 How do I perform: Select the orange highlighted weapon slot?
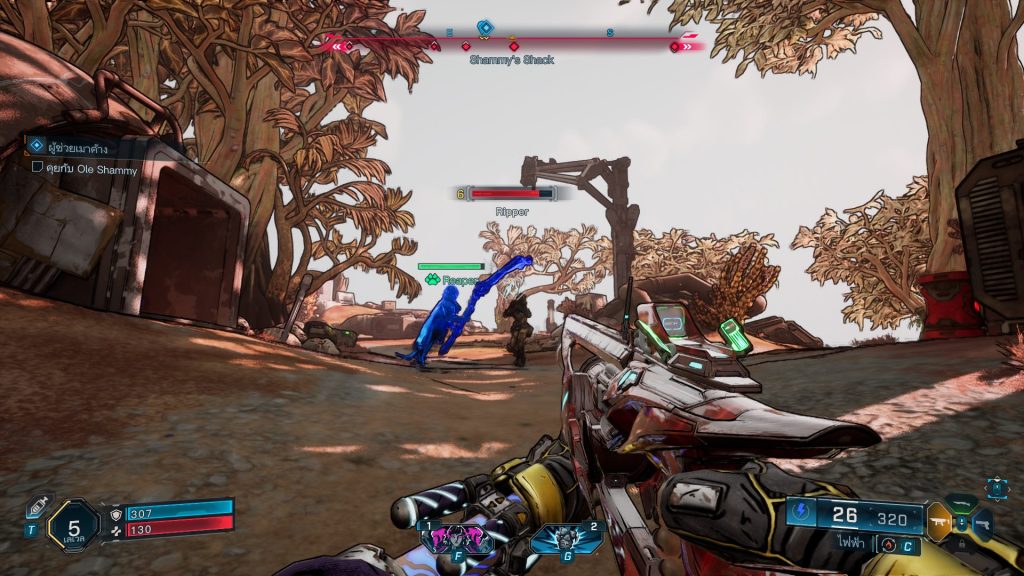coord(938,521)
